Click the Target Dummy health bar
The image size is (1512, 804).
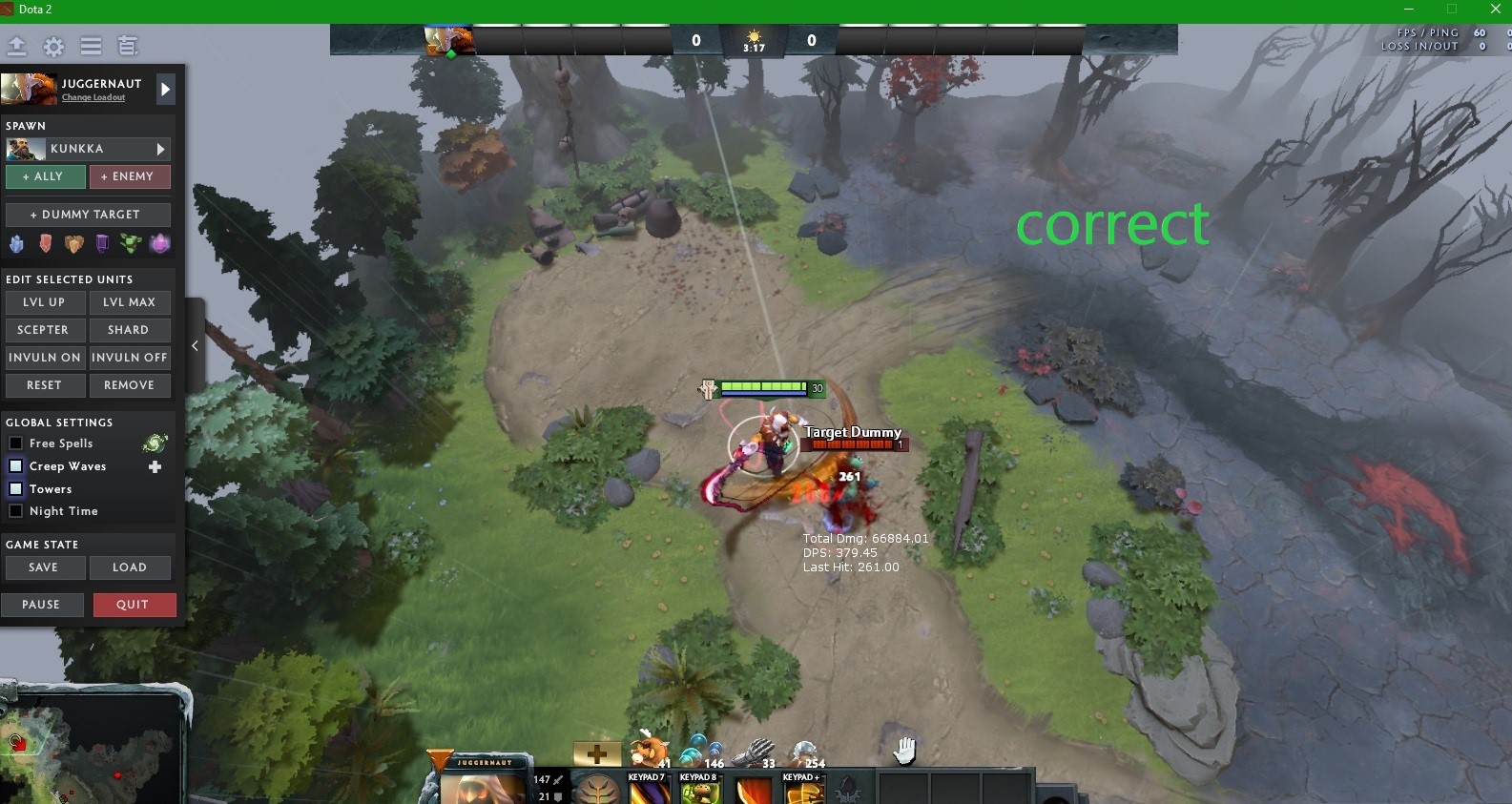click(x=852, y=444)
